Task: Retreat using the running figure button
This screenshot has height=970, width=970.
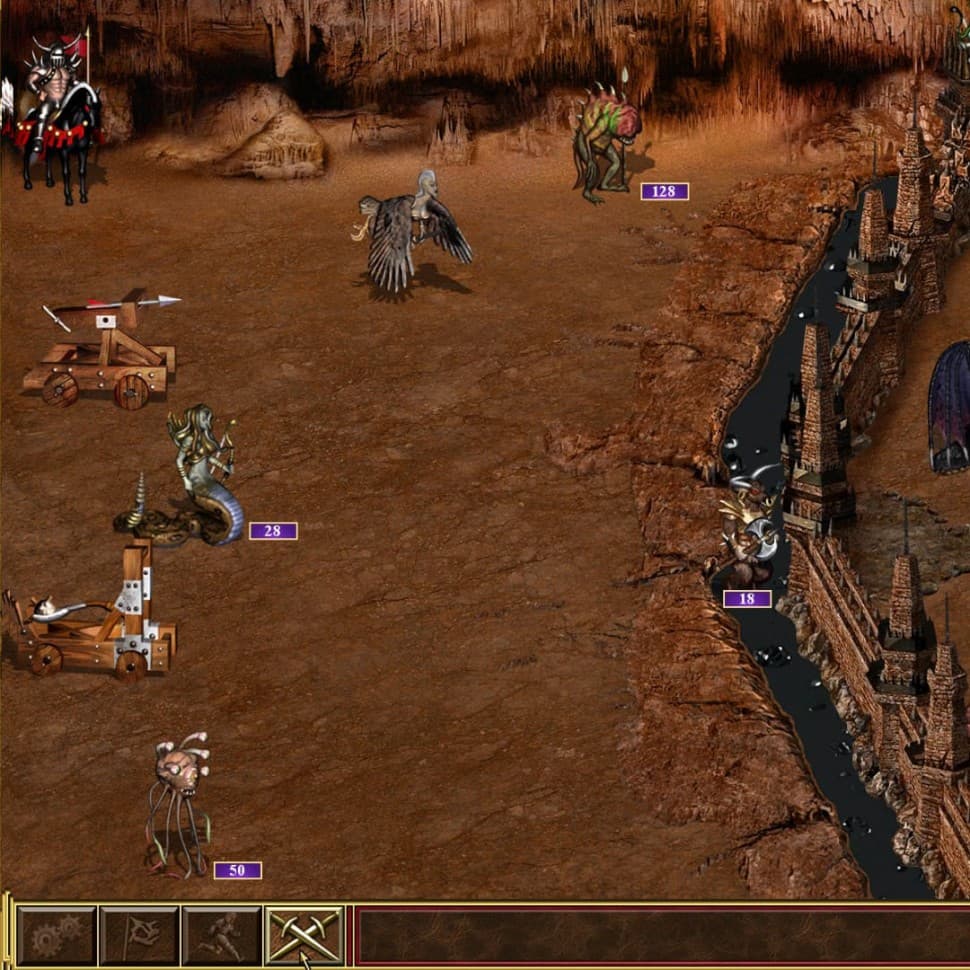Action: coord(221,936)
